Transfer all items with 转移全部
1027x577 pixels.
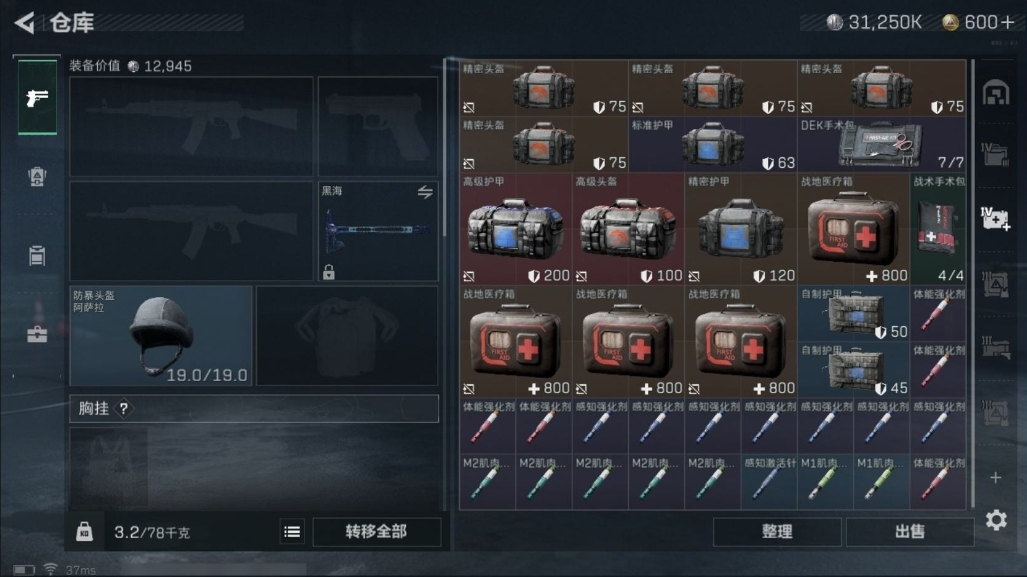(376, 532)
